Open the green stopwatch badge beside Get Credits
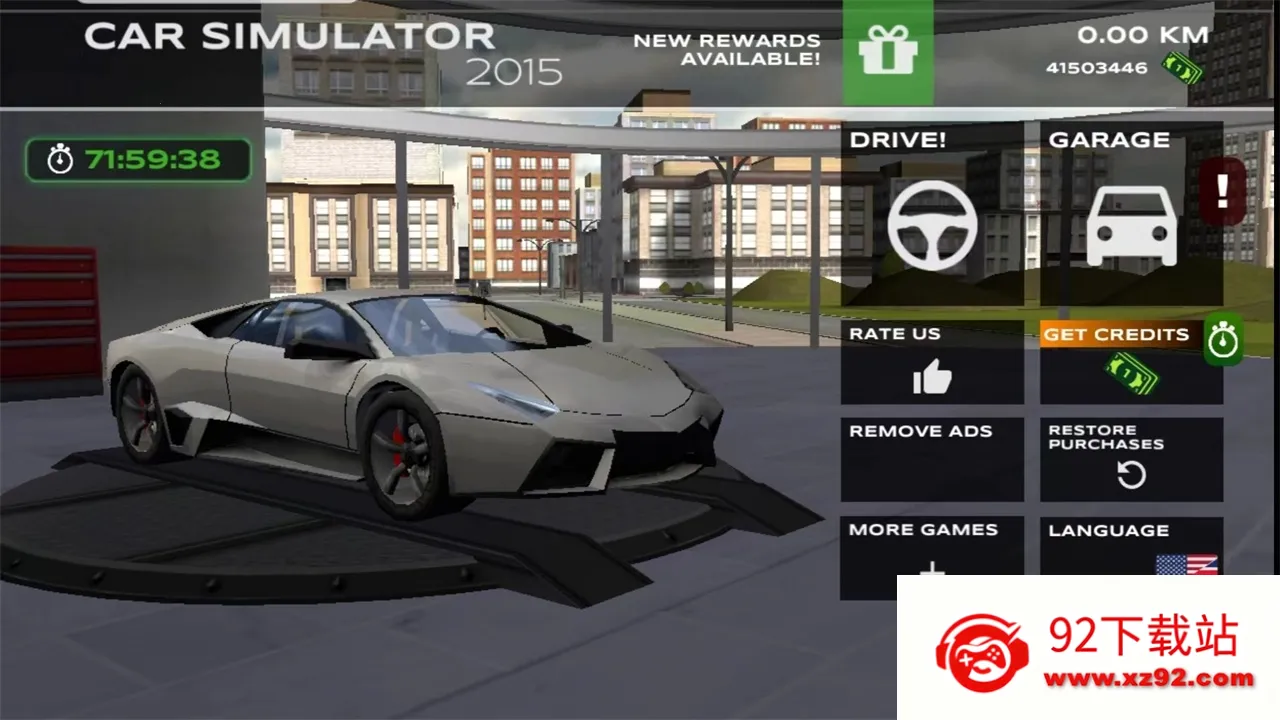The height and width of the screenshot is (720, 1280). 1223,340
